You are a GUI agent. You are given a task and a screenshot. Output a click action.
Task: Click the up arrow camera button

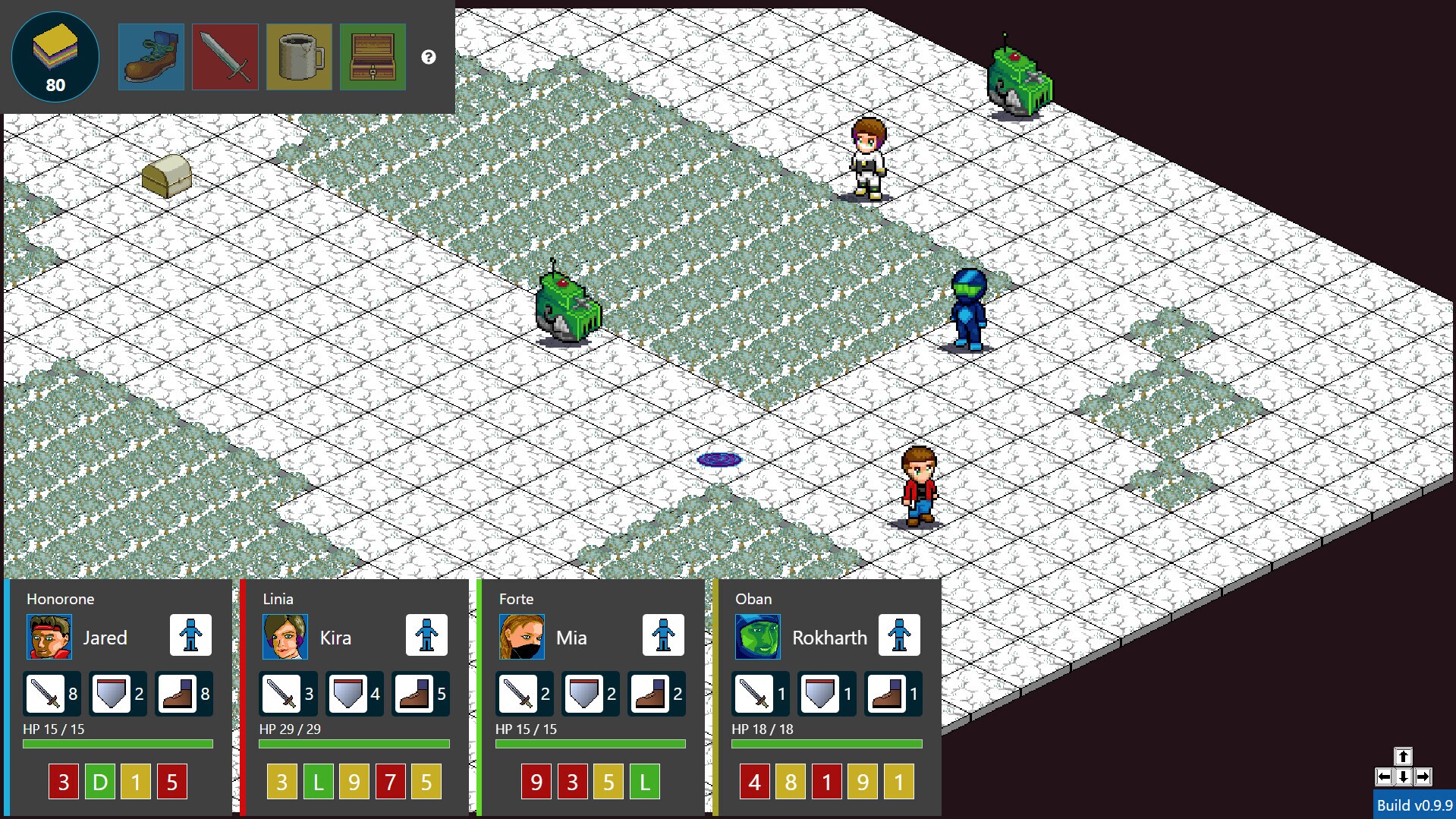point(1403,756)
